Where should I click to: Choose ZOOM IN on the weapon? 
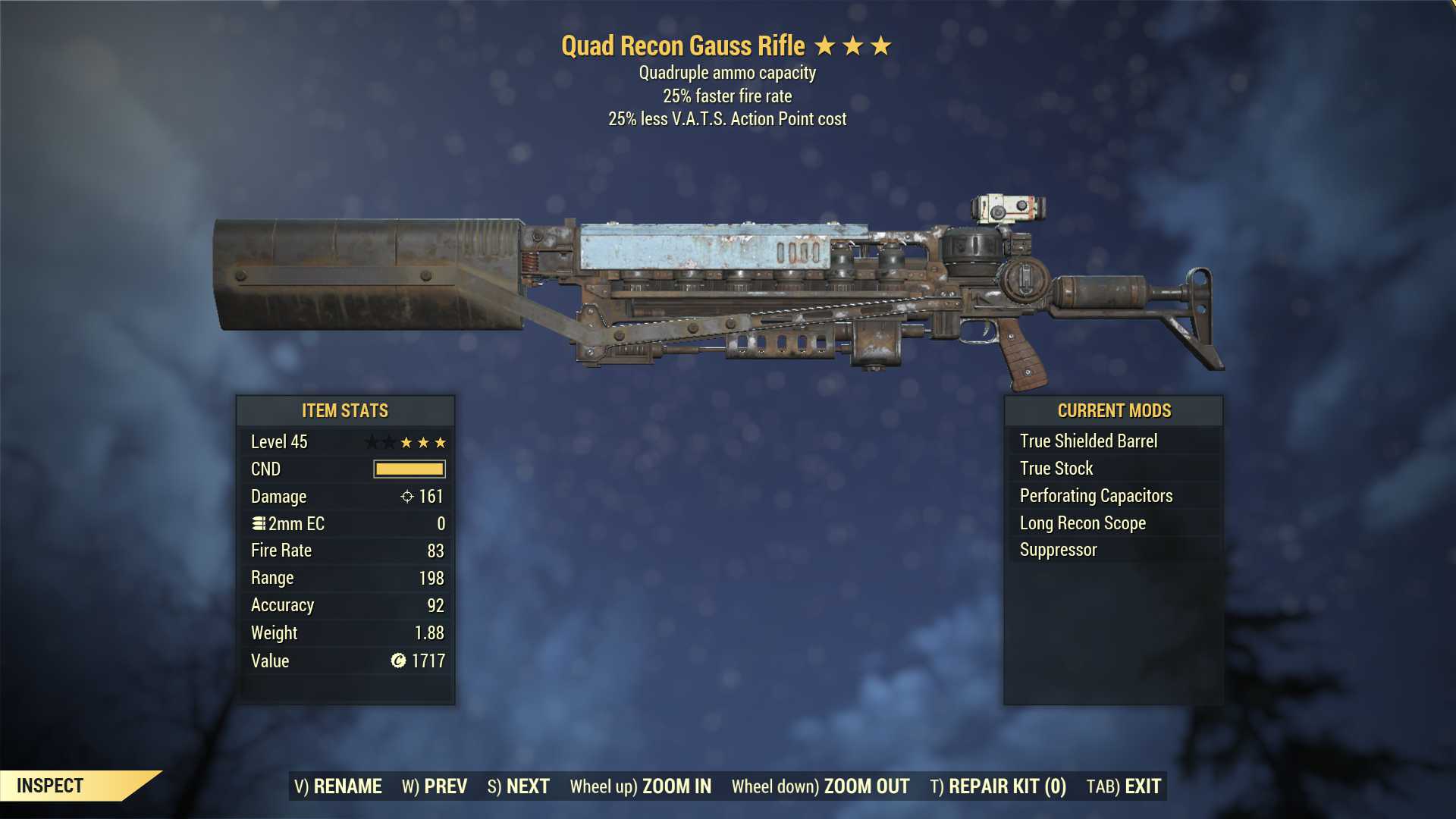(x=641, y=786)
